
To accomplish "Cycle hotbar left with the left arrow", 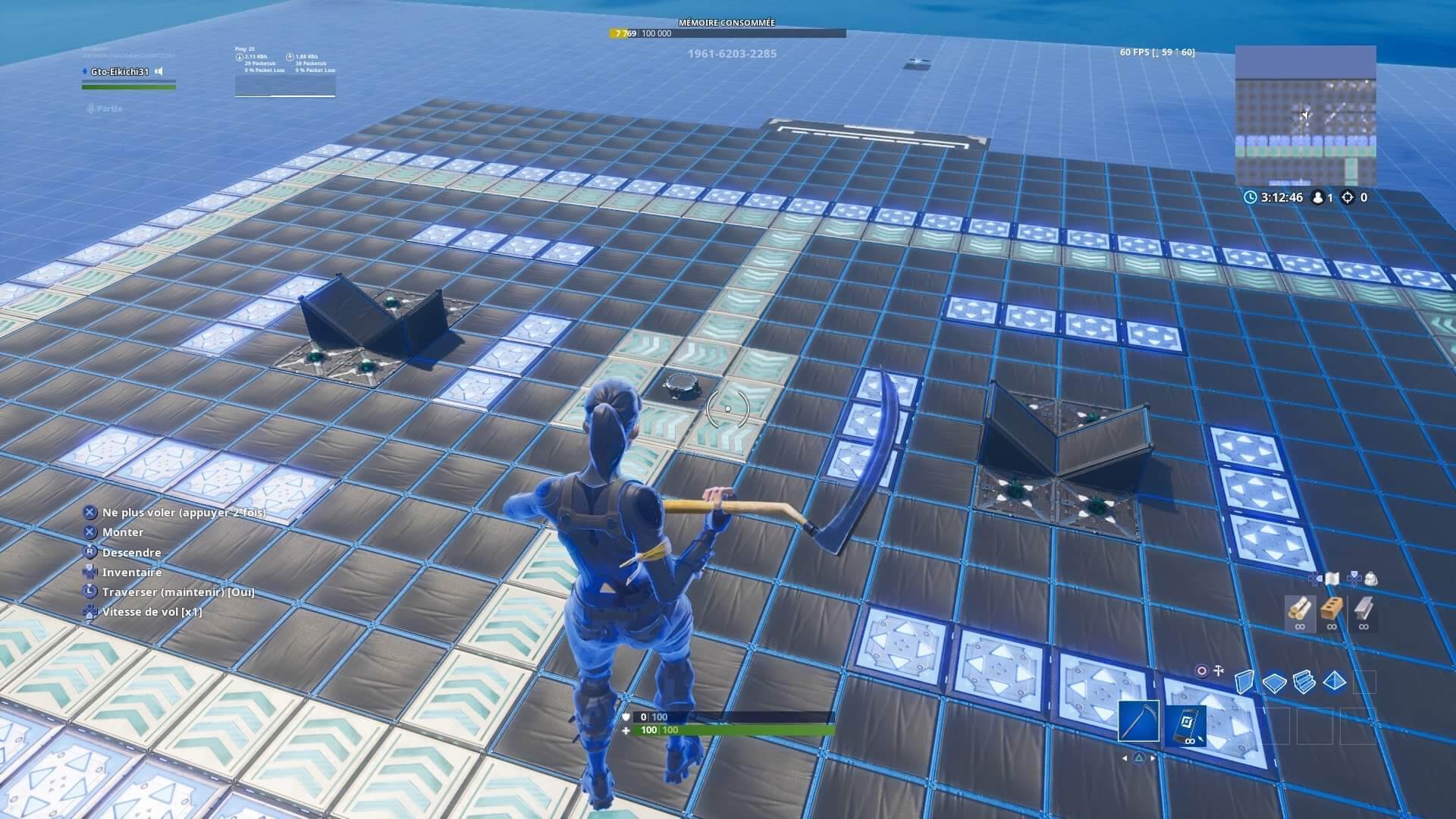I will (x=1125, y=757).
